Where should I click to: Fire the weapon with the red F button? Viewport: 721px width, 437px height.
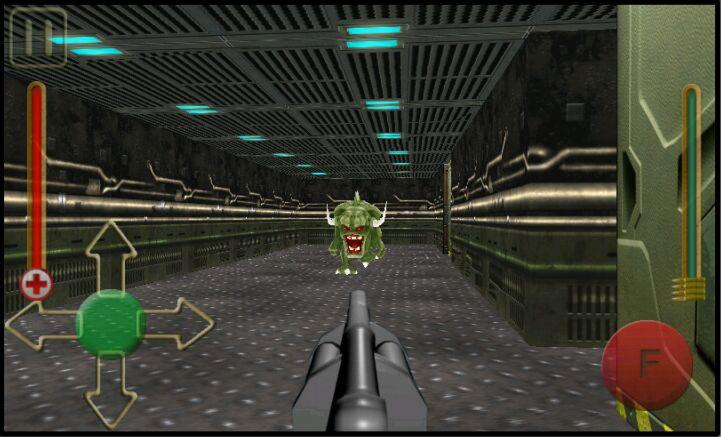point(647,364)
